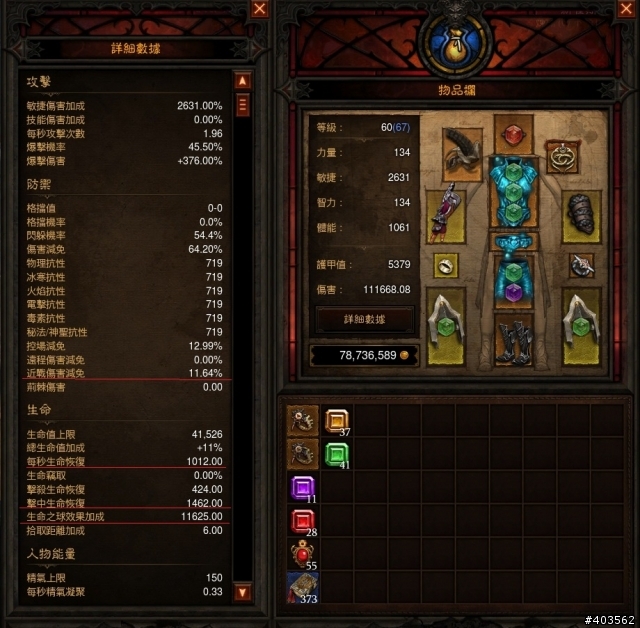
Task: Select the boots slot
Action: click(513, 340)
